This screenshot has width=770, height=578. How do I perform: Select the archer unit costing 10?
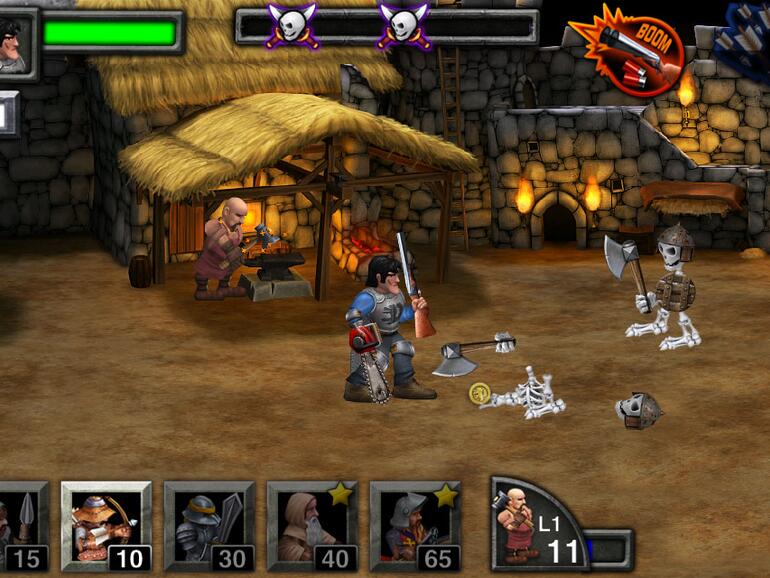106,527
